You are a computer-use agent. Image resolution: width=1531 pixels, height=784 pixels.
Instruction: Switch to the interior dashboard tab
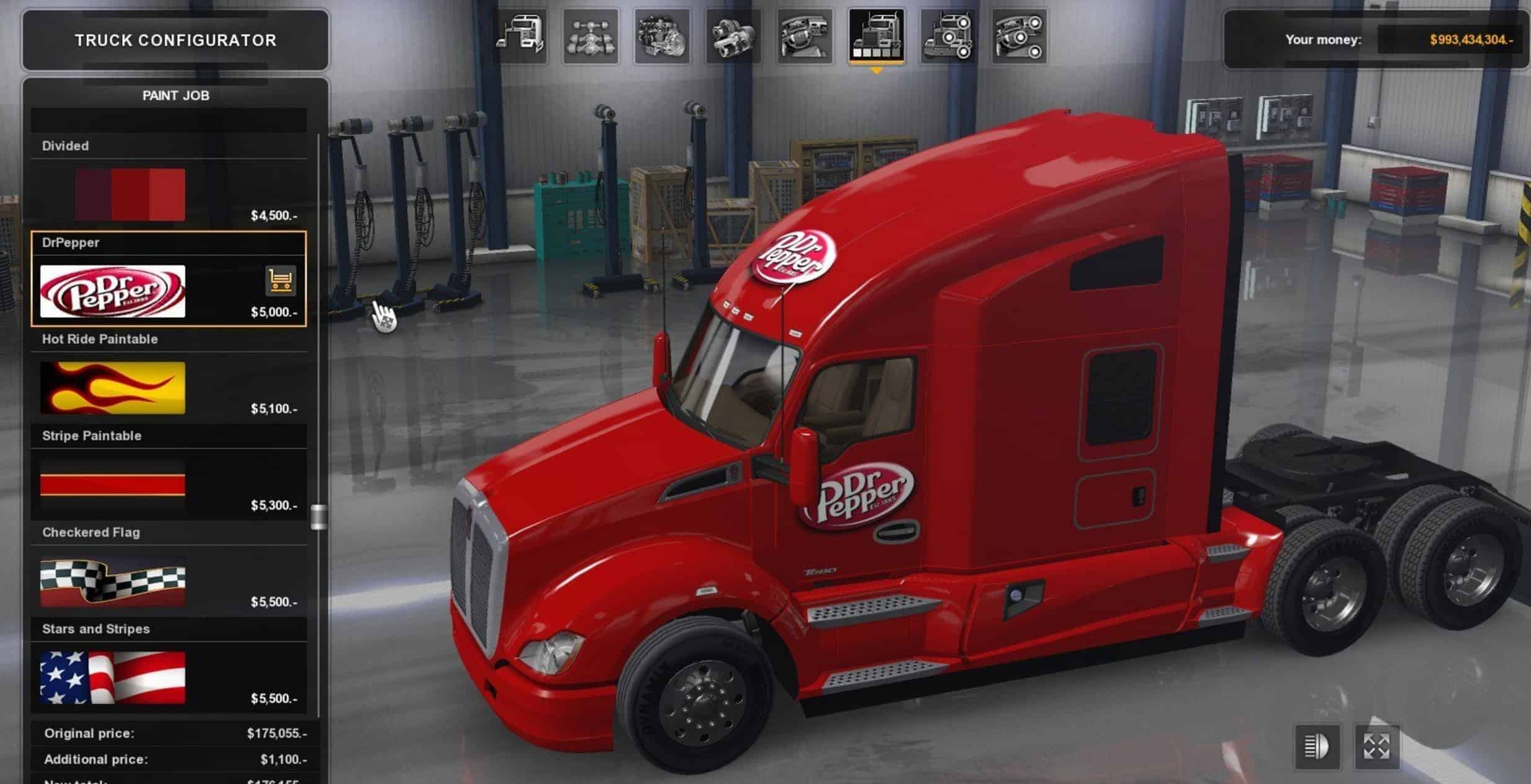pyautogui.click(x=805, y=36)
